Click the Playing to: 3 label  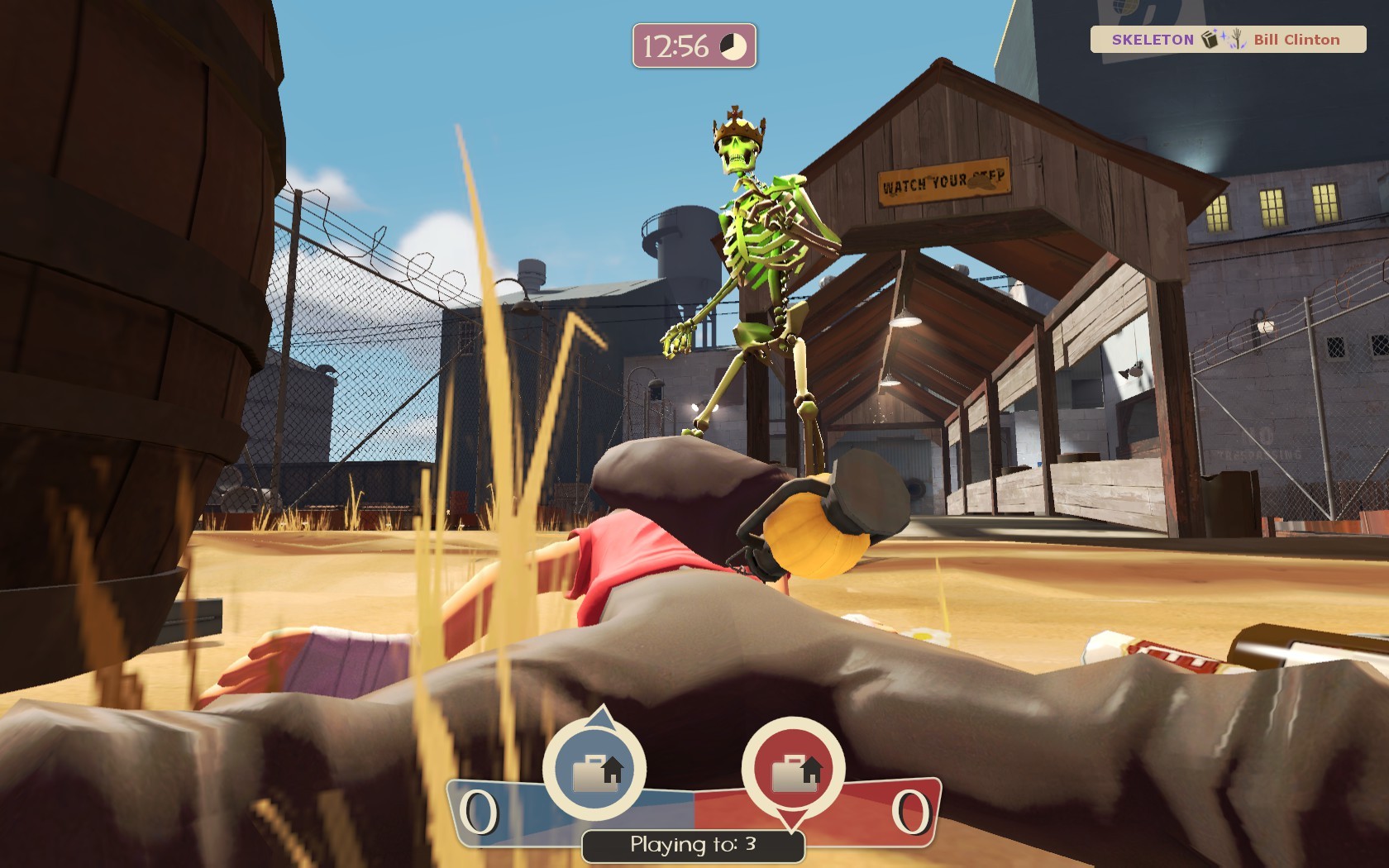(x=694, y=845)
